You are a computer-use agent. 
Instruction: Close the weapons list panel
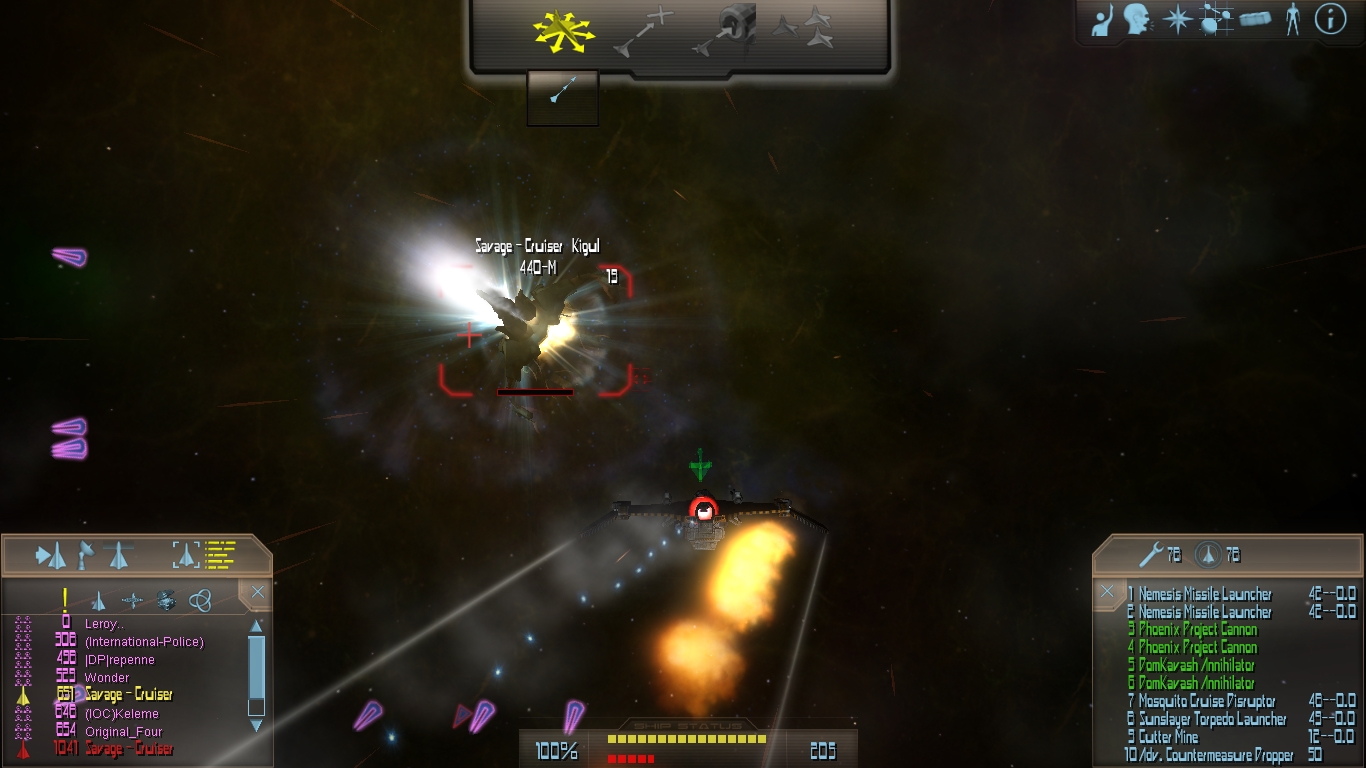[1107, 592]
